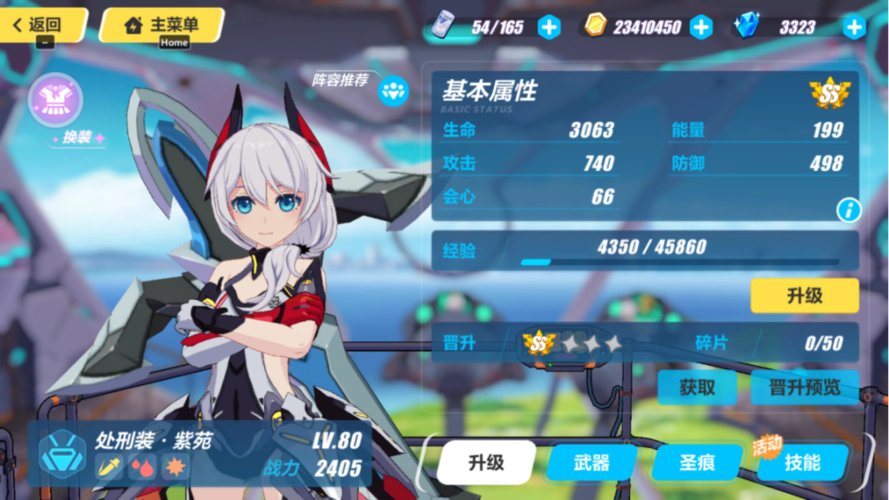This screenshot has height=500, width=889.
Task: Switch to the 圣痕 stigmata tab
Action: click(x=697, y=462)
